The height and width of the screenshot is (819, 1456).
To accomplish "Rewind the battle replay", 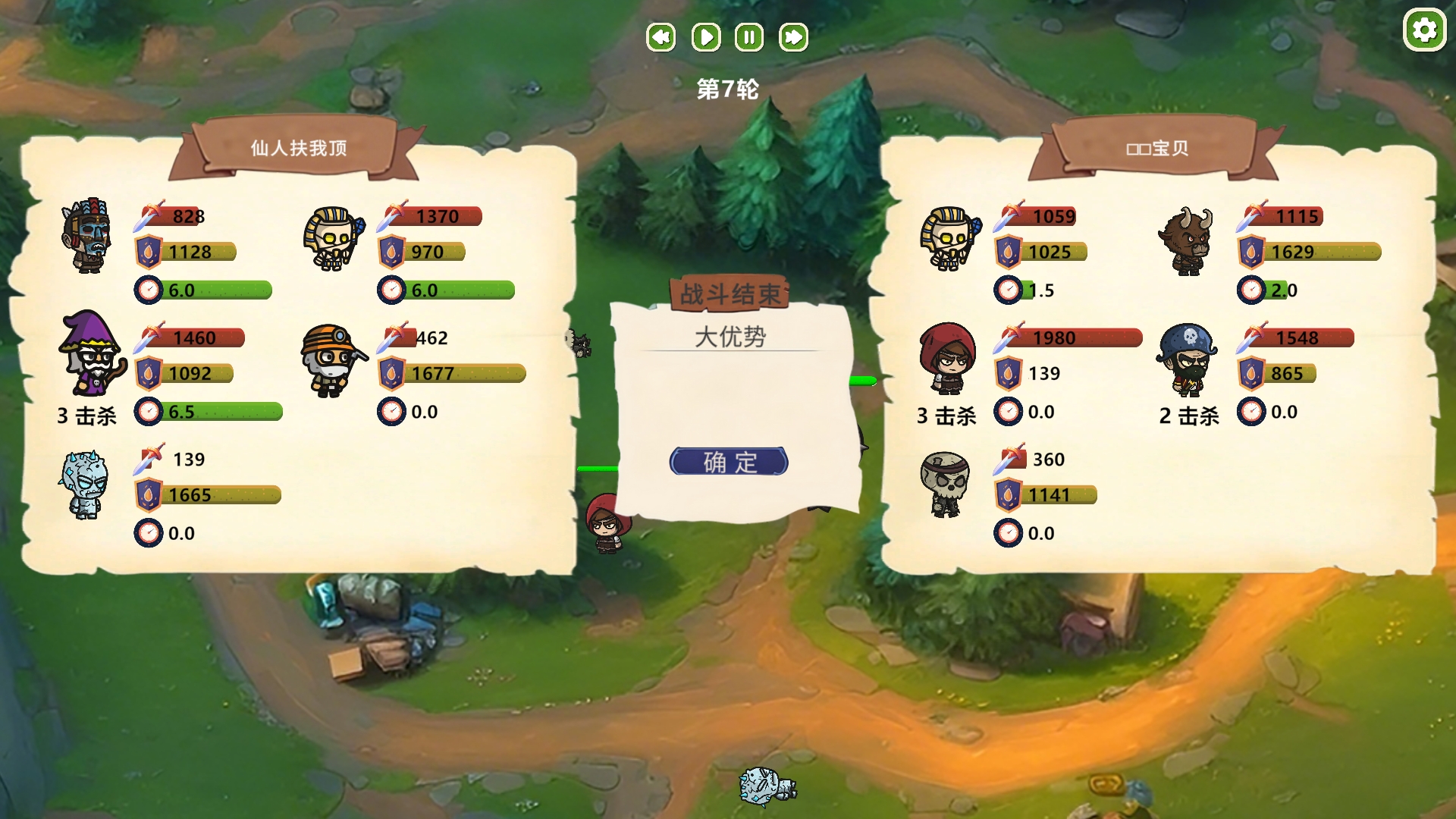I will click(661, 37).
